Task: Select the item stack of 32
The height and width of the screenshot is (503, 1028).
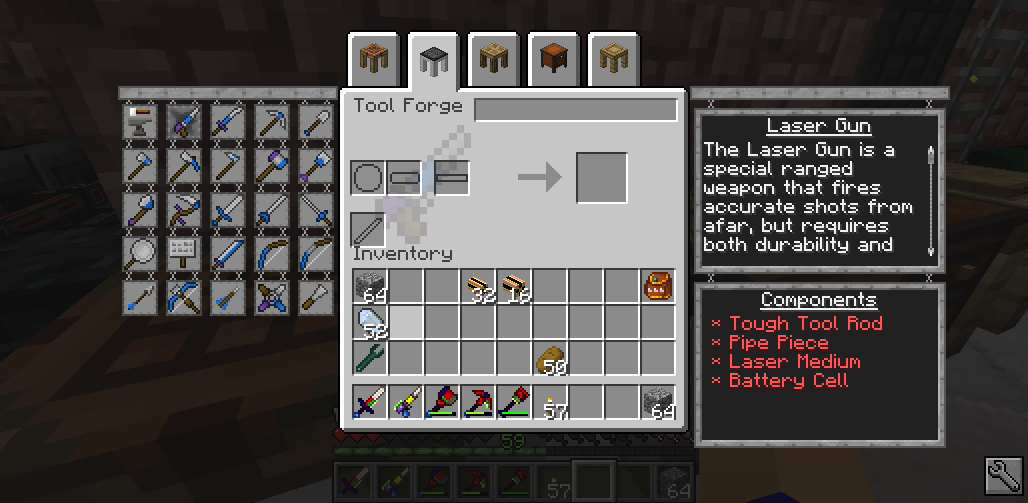Action: click(477, 287)
